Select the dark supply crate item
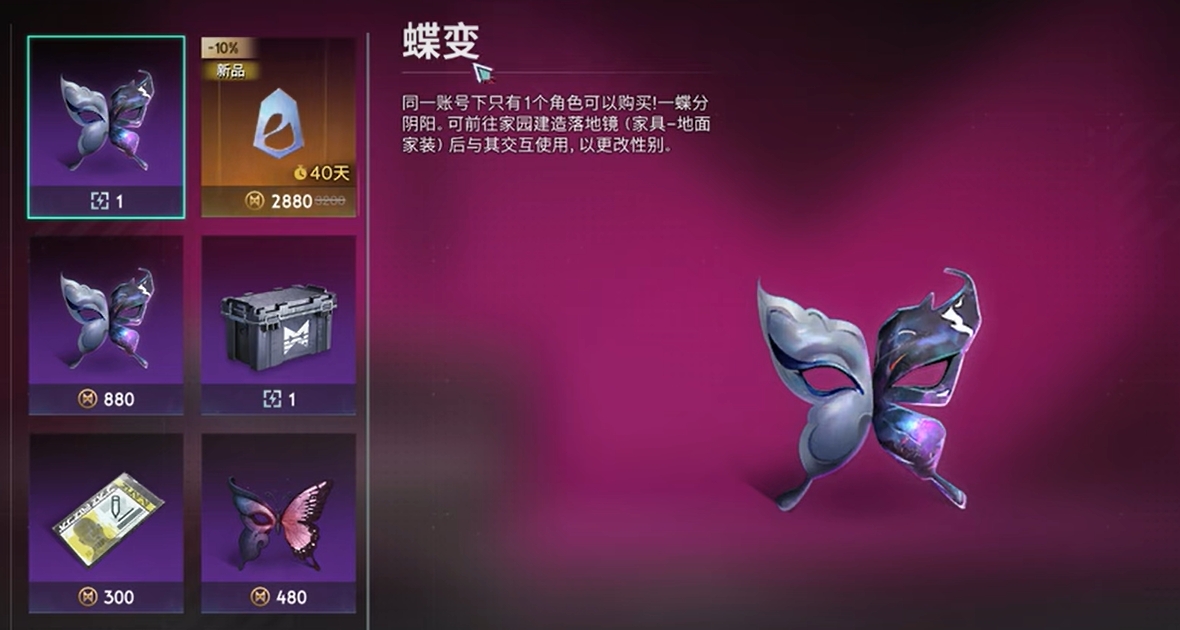The image size is (1180, 630). pos(278,324)
